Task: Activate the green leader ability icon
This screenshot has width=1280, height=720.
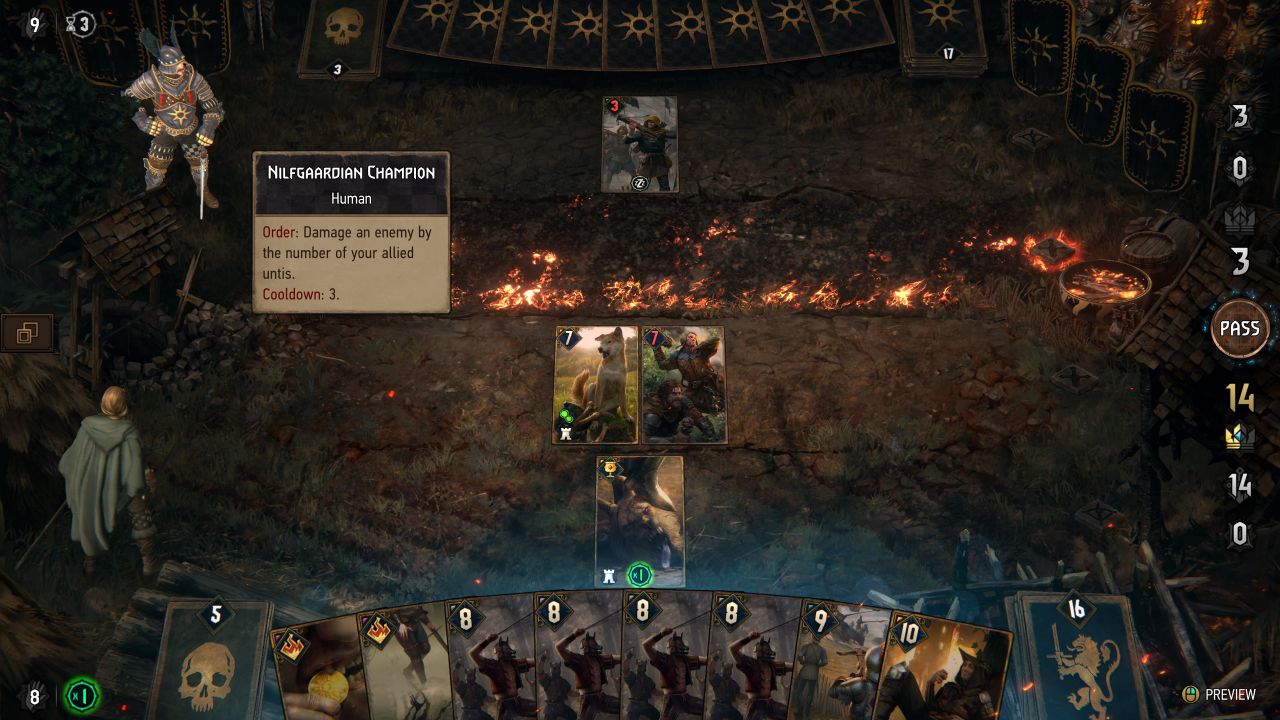Action: (79, 696)
